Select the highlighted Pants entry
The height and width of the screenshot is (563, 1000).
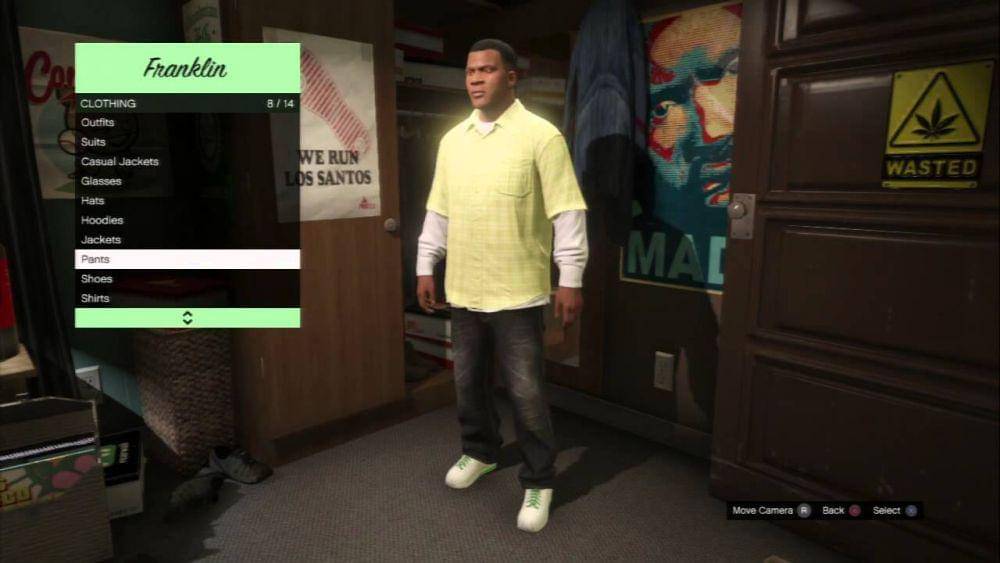pos(187,259)
